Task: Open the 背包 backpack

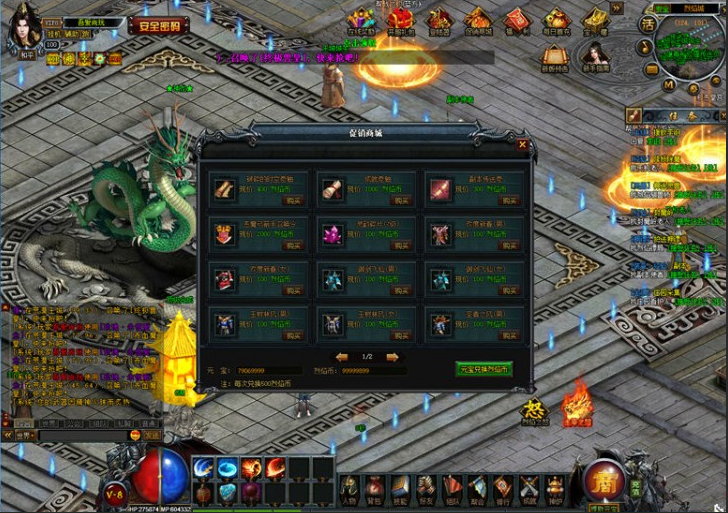Action: (374, 487)
